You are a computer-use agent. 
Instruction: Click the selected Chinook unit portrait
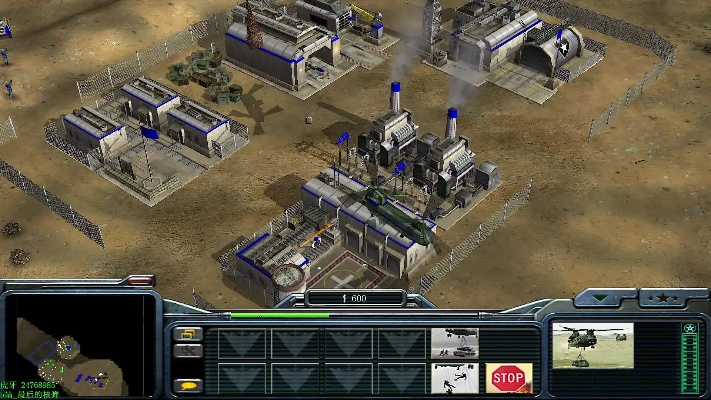[x=592, y=344]
